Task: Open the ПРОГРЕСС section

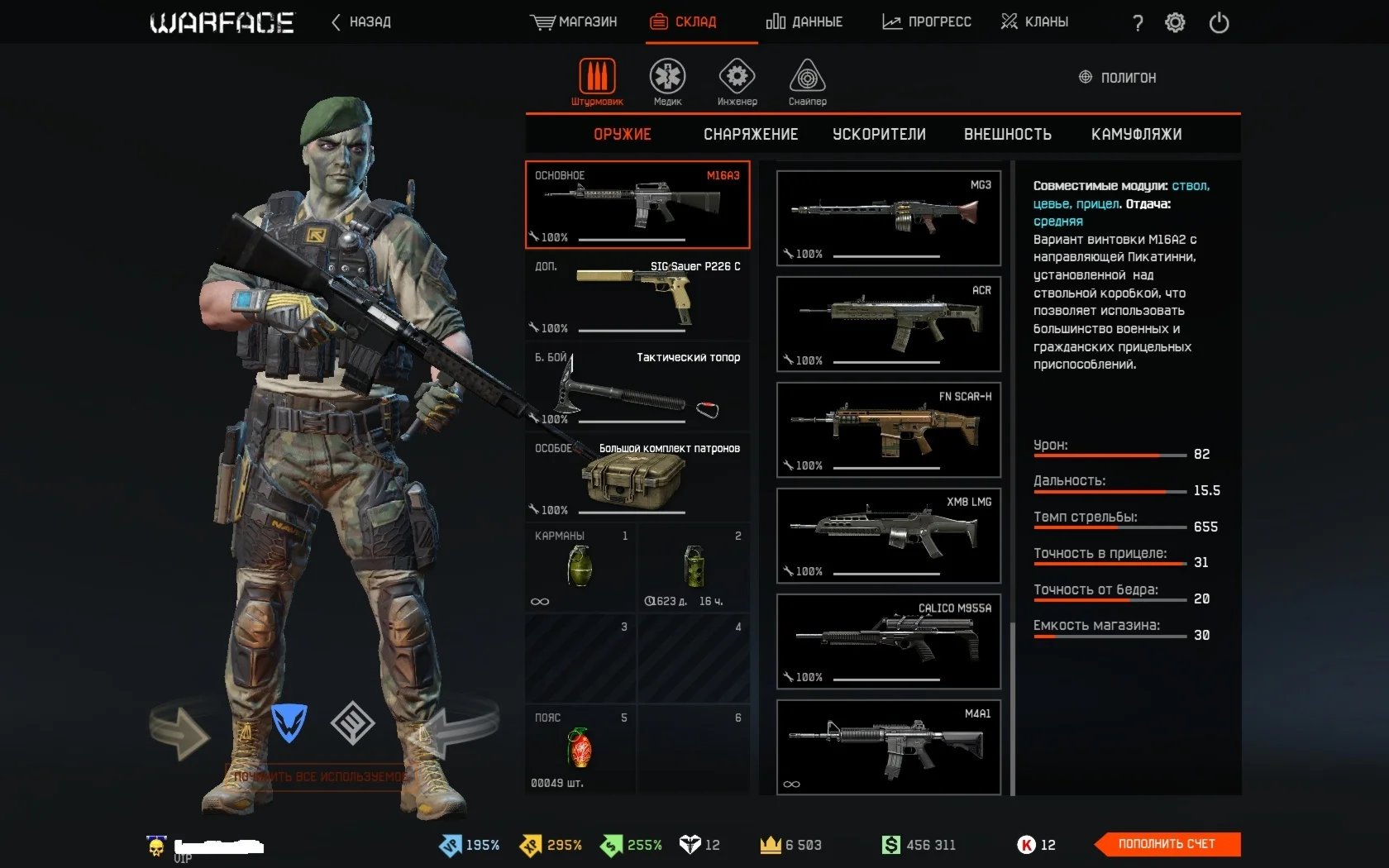Action: tap(927, 22)
